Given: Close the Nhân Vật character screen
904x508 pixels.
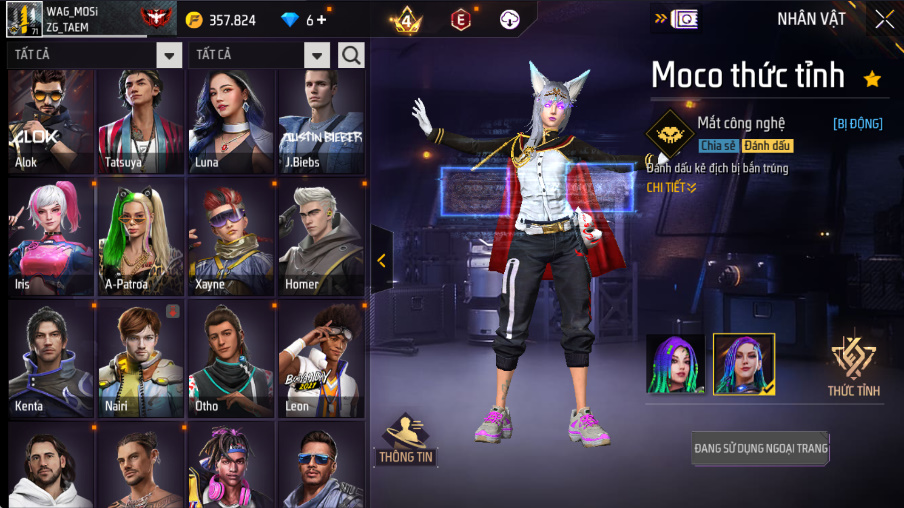Looking at the screenshot, I should [x=884, y=19].
